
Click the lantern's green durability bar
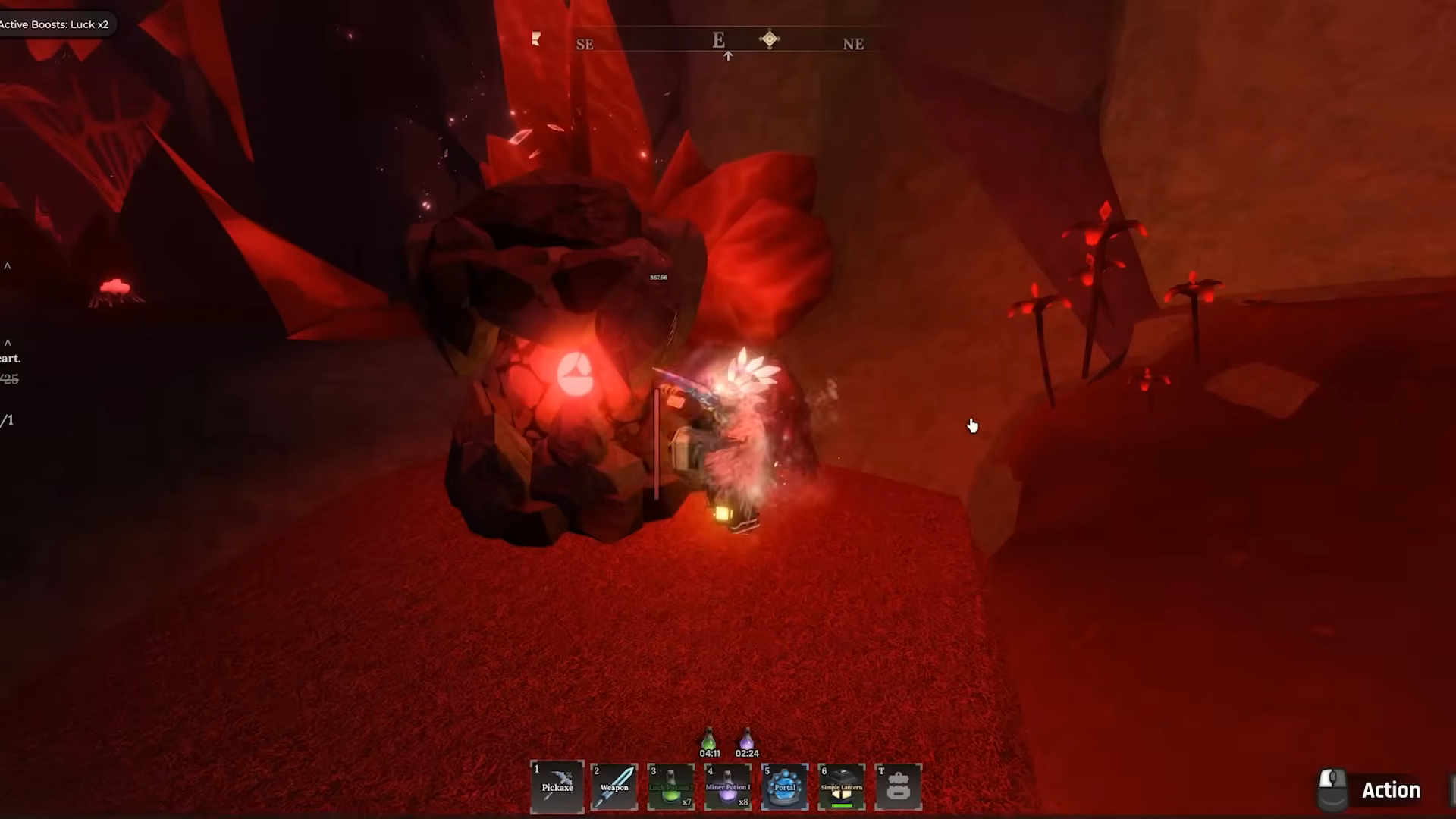pyautogui.click(x=842, y=805)
